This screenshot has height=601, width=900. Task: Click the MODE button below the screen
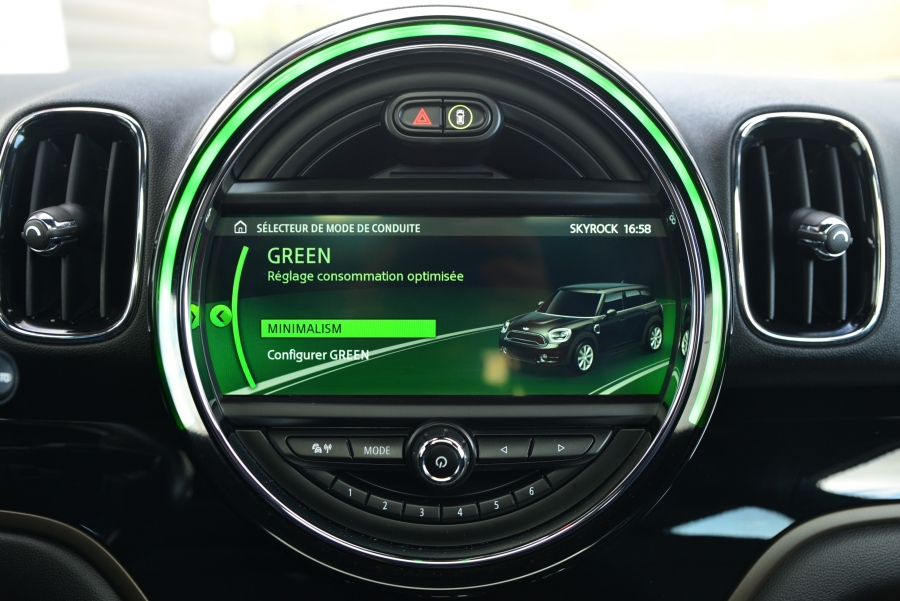[x=377, y=450]
